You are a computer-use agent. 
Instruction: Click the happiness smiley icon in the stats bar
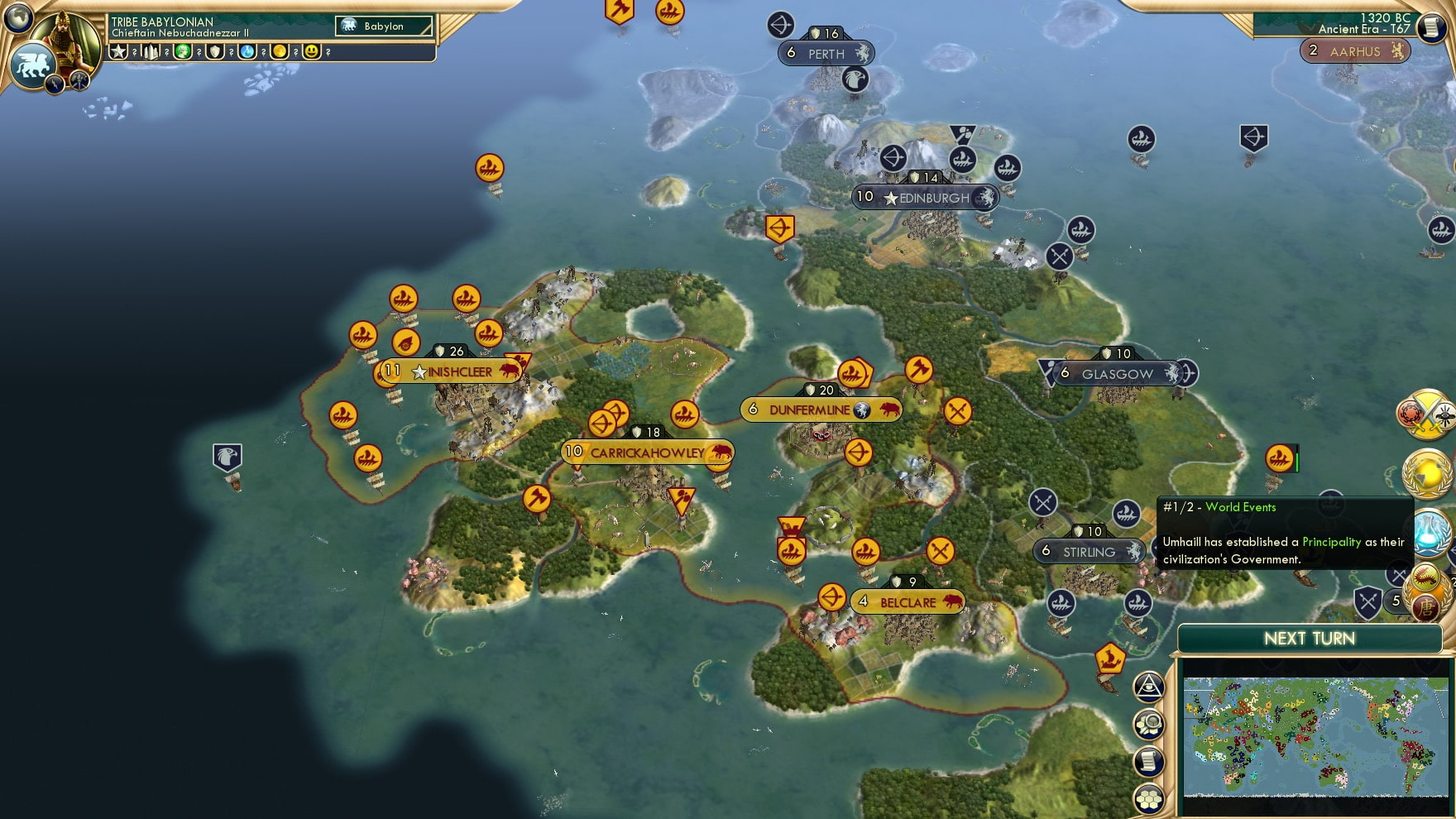point(312,52)
